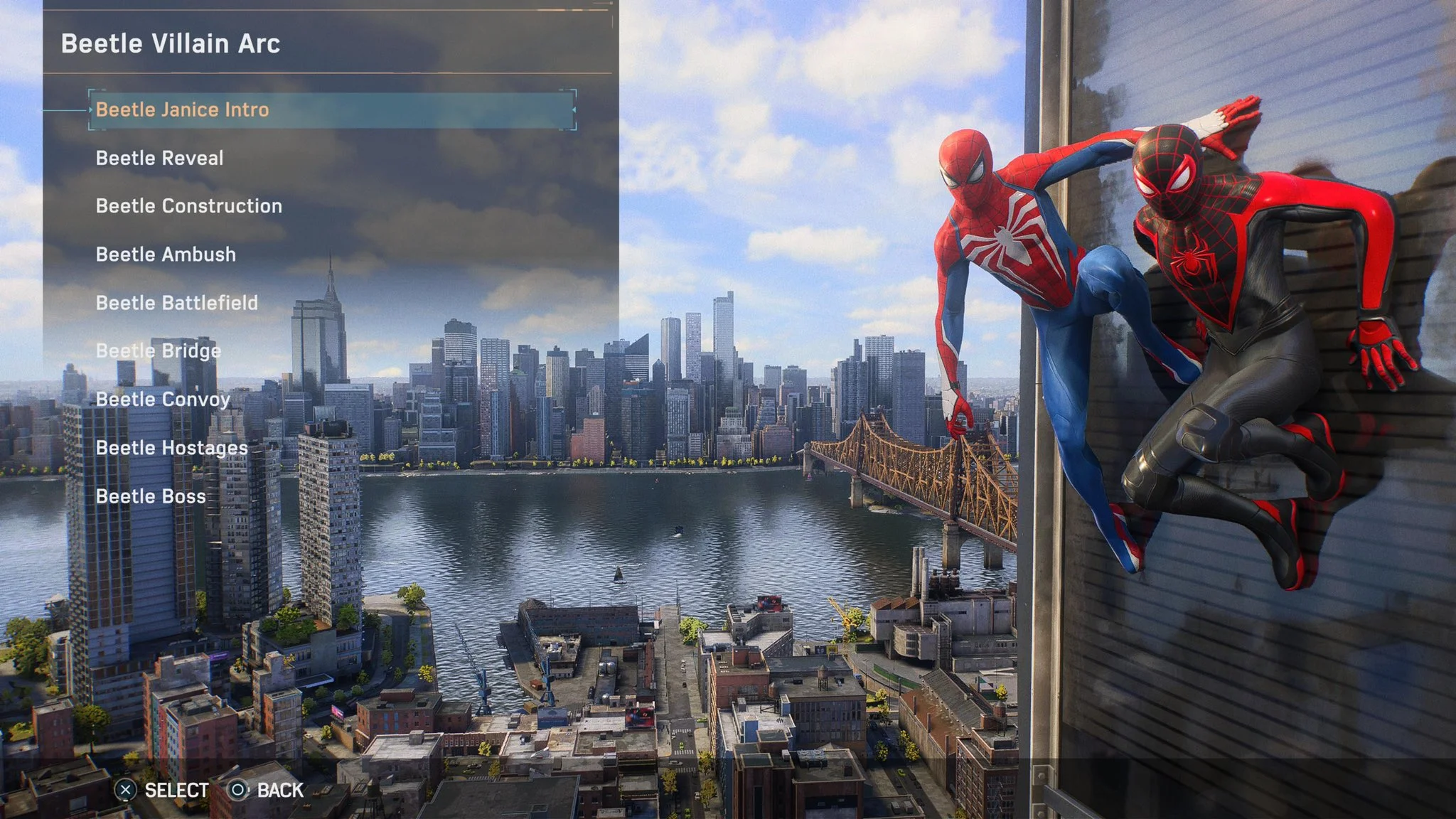Open Beetle Hostages
The width and height of the screenshot is (1456, 819).
[x=171, y=448]
